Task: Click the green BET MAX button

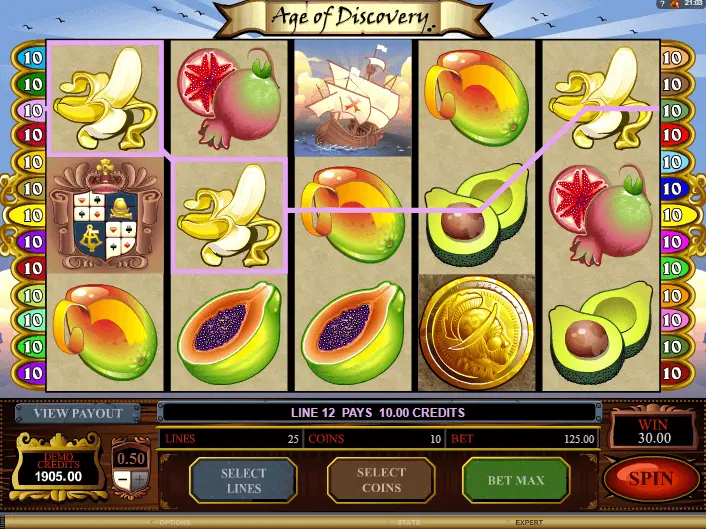Action: pyautogui.click(x=514, y=480)
